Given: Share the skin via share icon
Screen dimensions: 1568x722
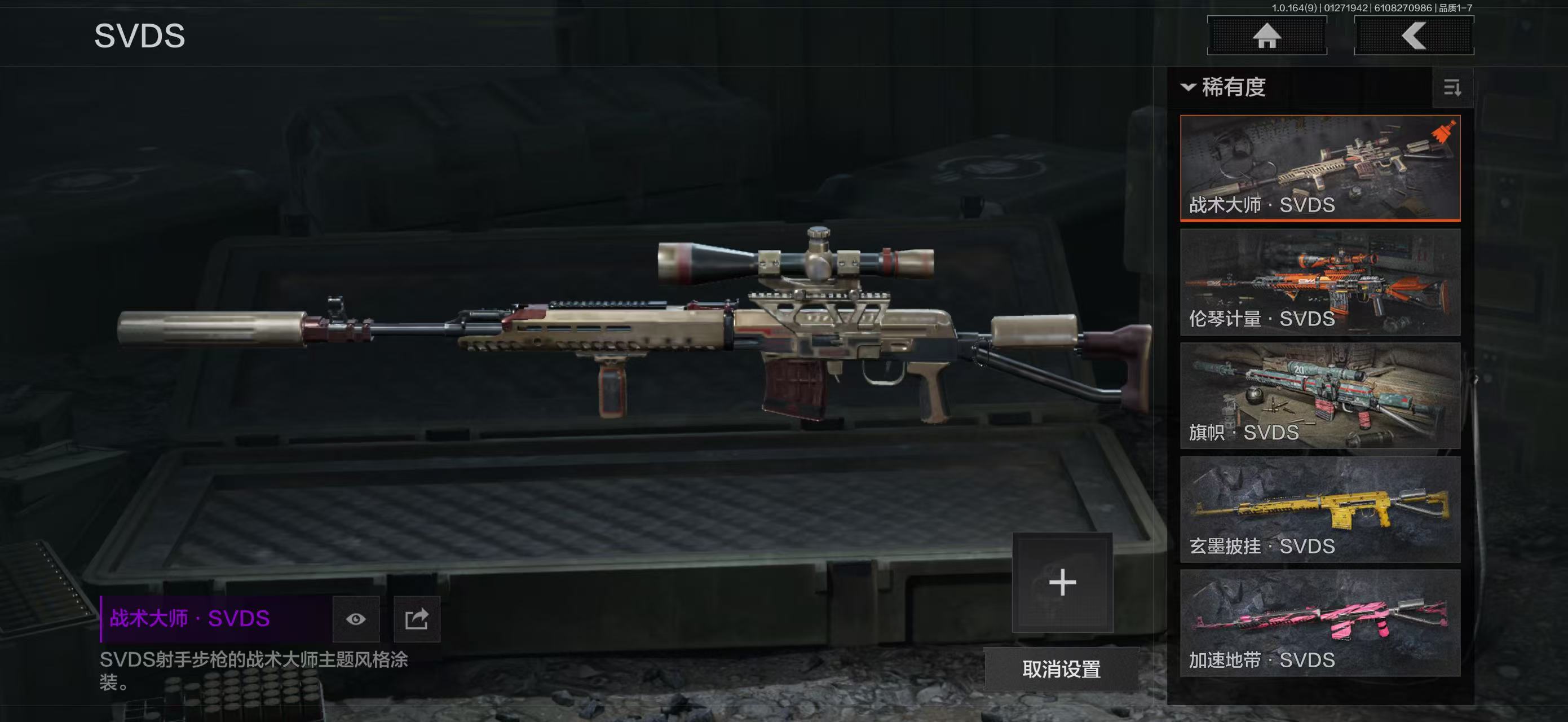Looking at the screenshot, I should tap(417, 619).
